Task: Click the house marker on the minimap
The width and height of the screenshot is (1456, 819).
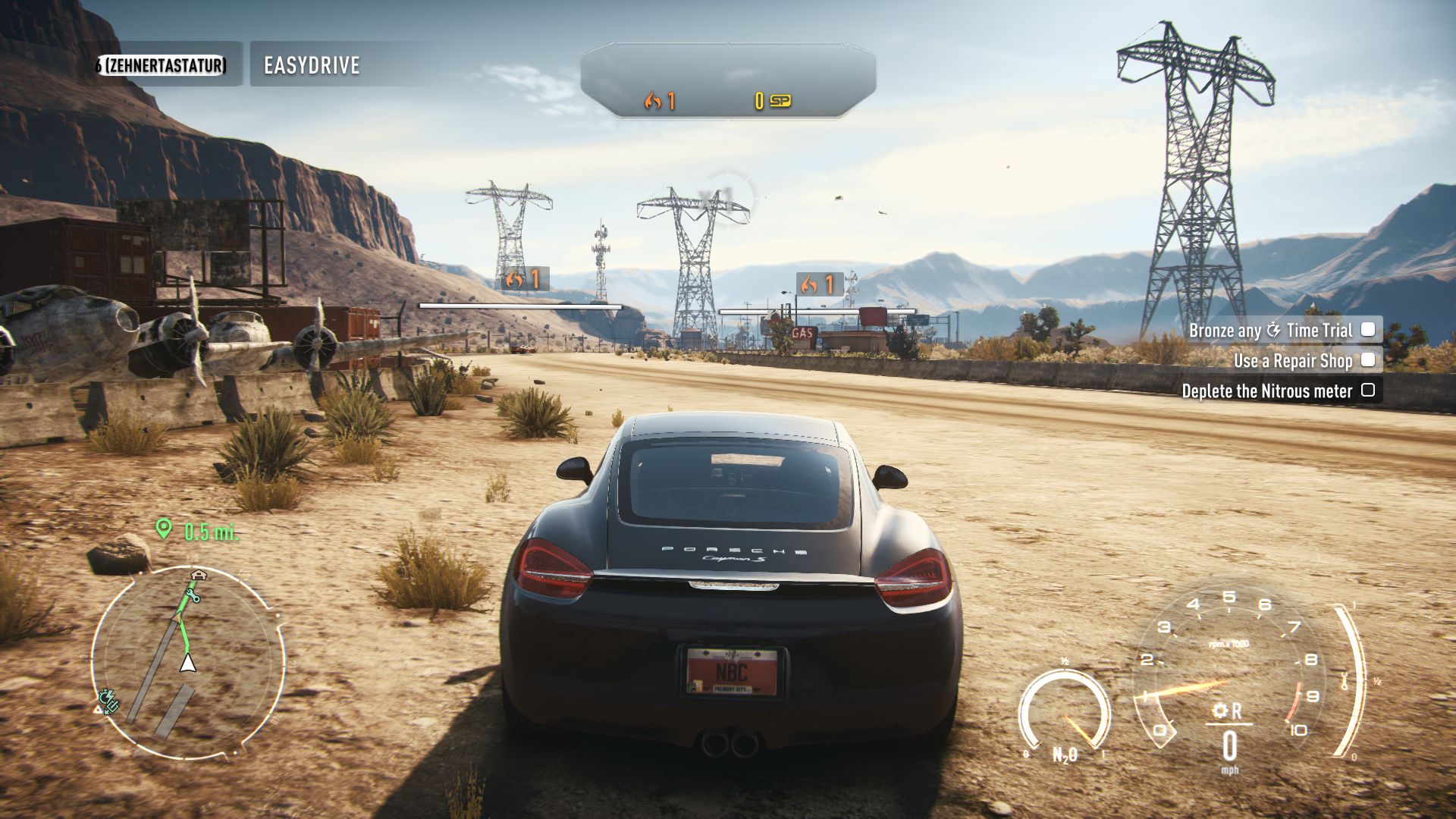Action: coord(198,575)
